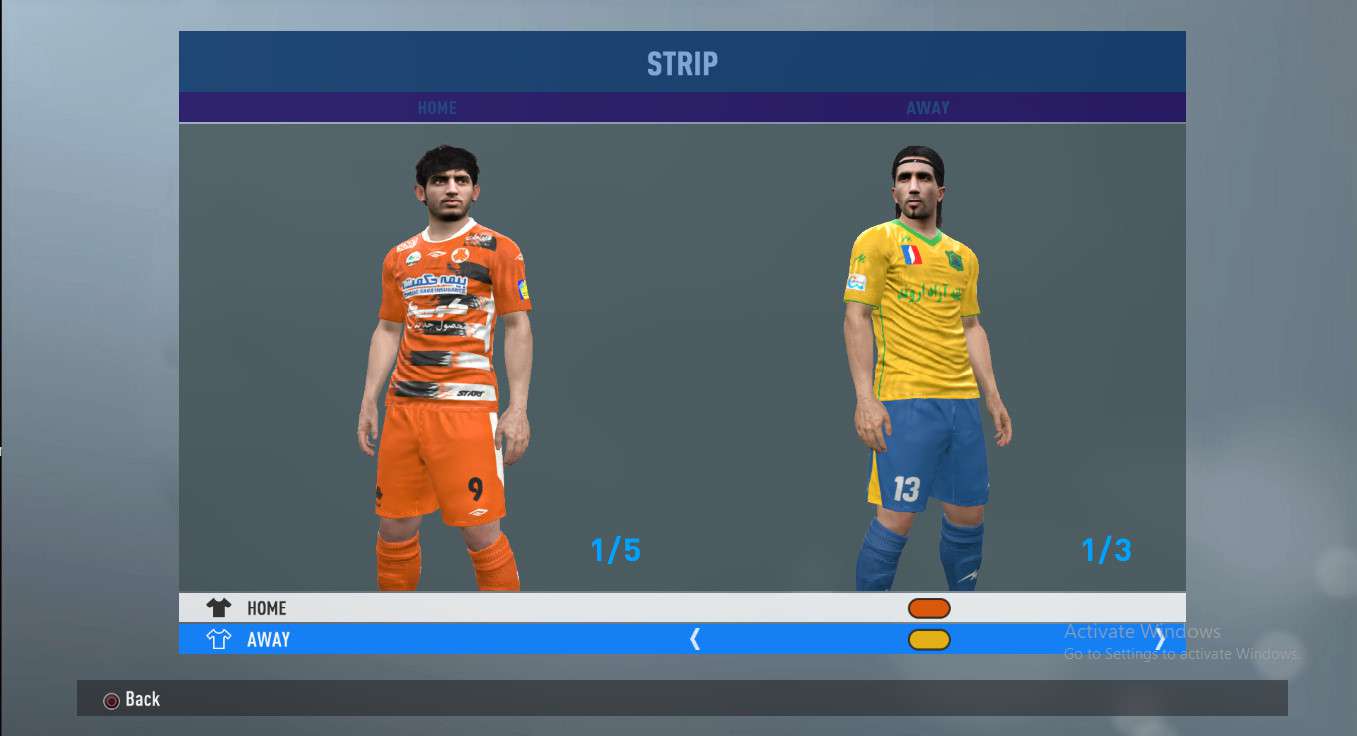This screenshot has height=736, width=1357.
Task: Choose the yellow AWAY kit color swatch
Action: point(928,640)
